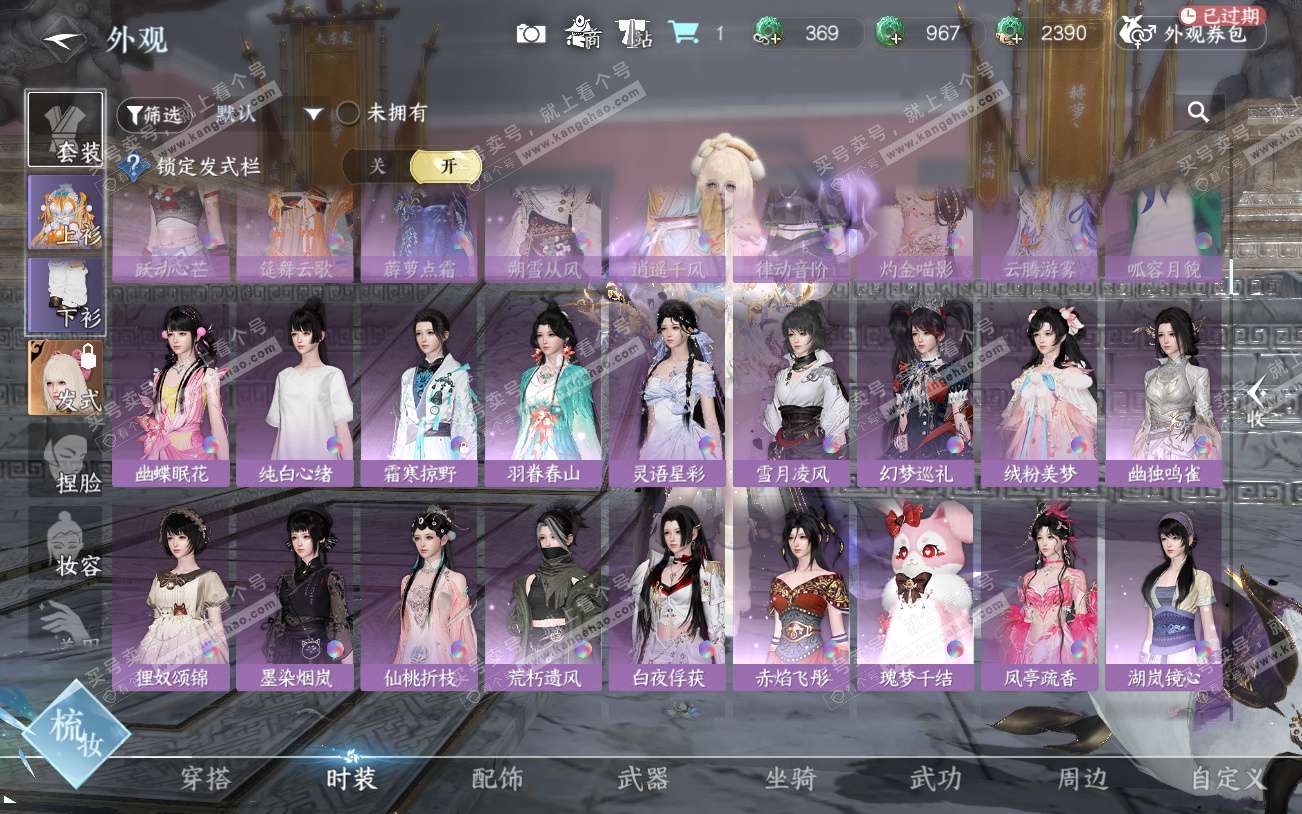Pick the 瑰梦千结 pink rabbit outfit
The image size is (1302, 814).
point(916,597)
